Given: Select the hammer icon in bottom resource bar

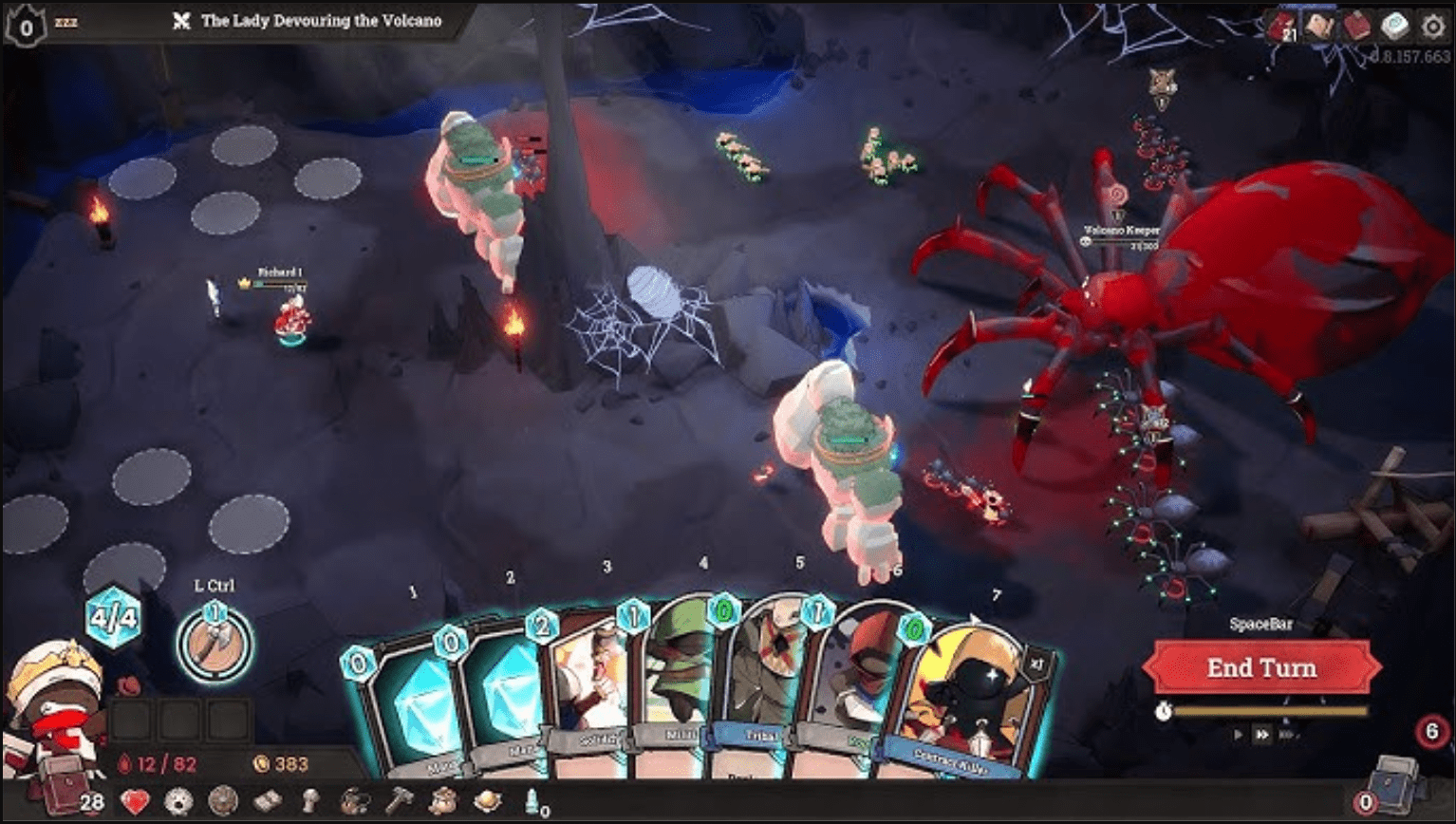Looking at the screenshot, I should [400, 802].
